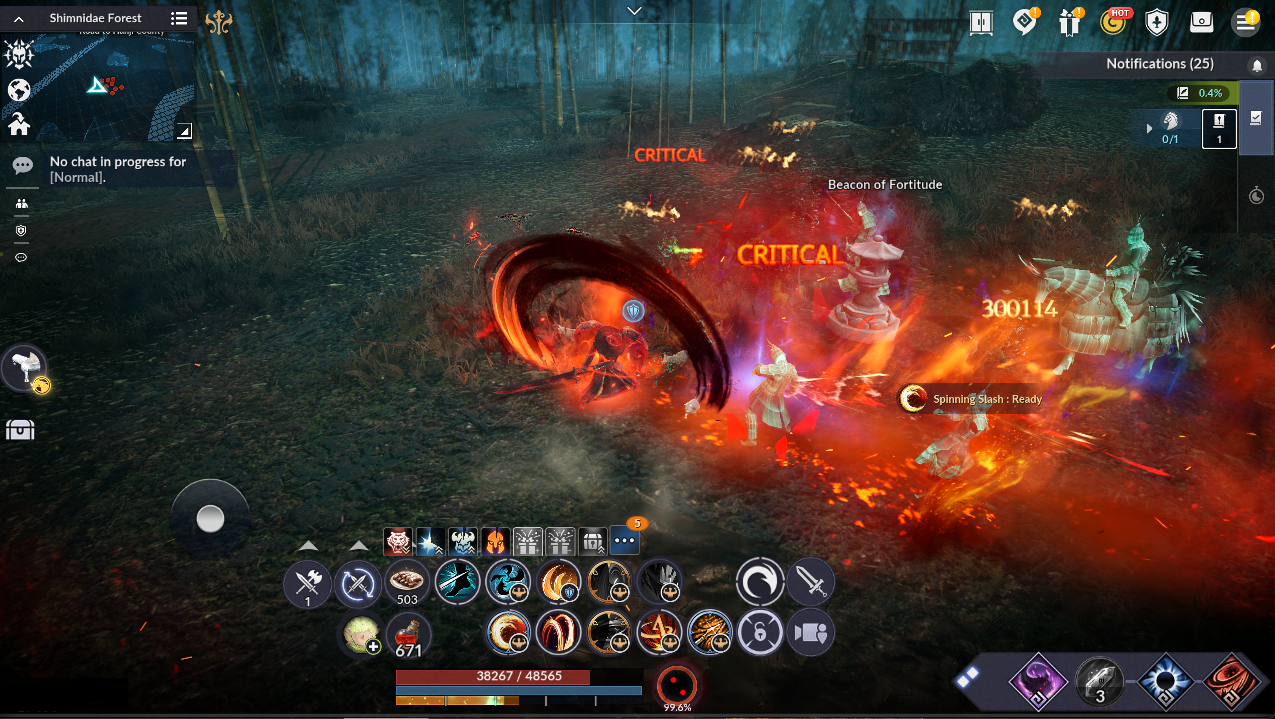
Task: Click the notifications bell button
Action: pyautogui.click(x=1257, y=65)
